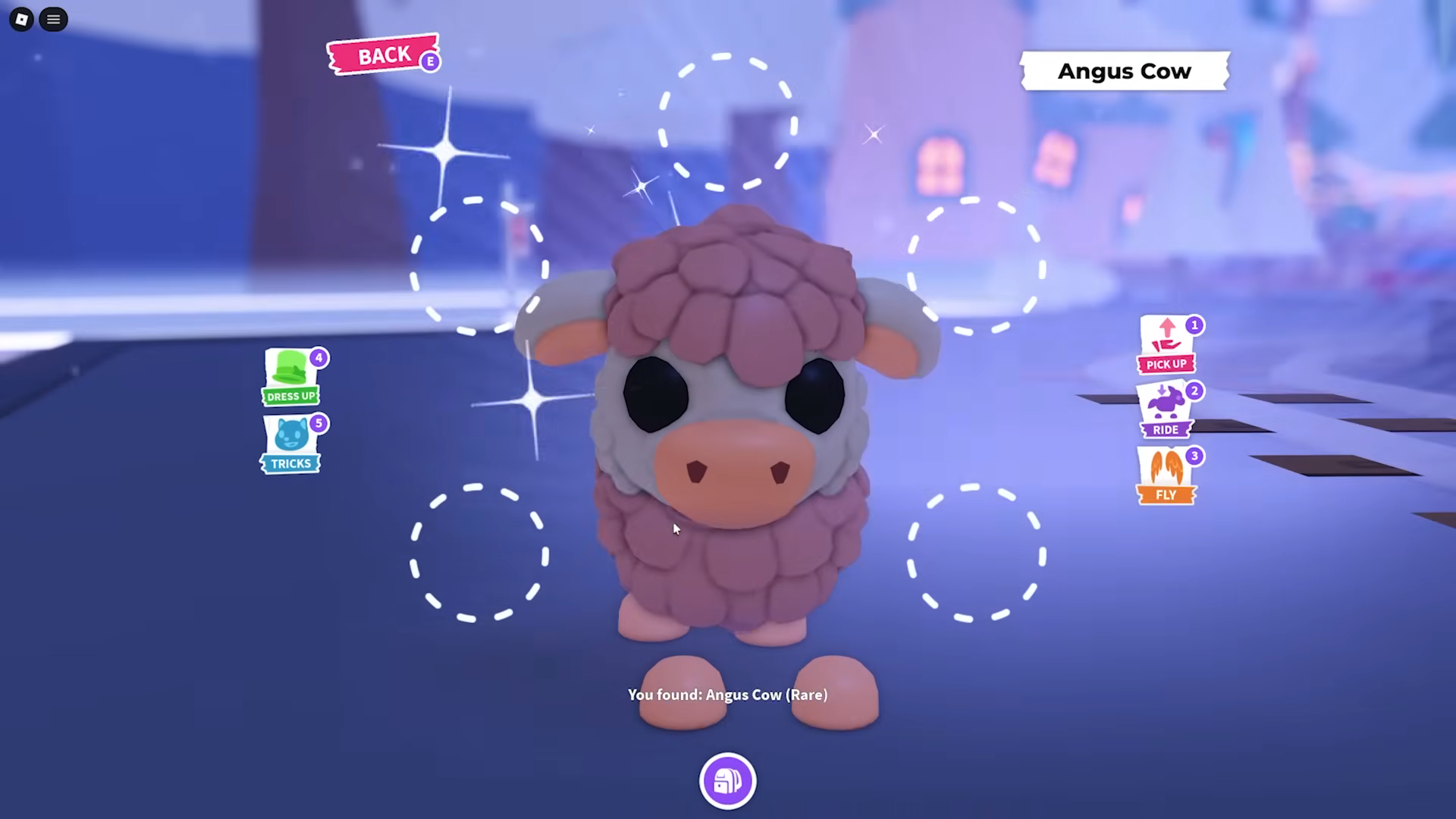Click the You found Angus Cow Rare text
Image resolution: width=1456 pixels, height=819 pixels.
click(726, 694)
